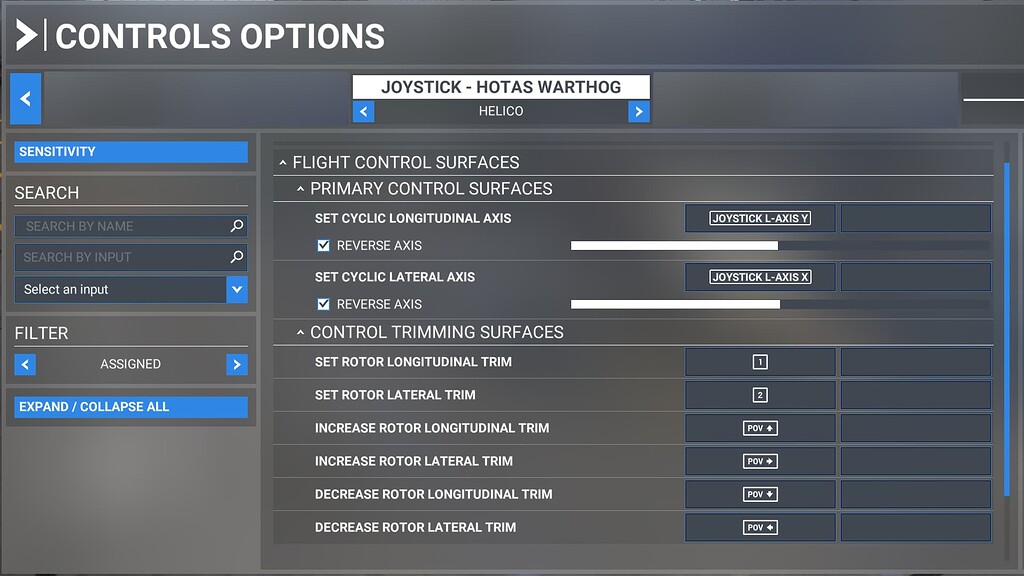The width and height of the screenshot is (1024, 576).
Task: Switch filter to previous option from Assigned
Action: coord(25,364)
